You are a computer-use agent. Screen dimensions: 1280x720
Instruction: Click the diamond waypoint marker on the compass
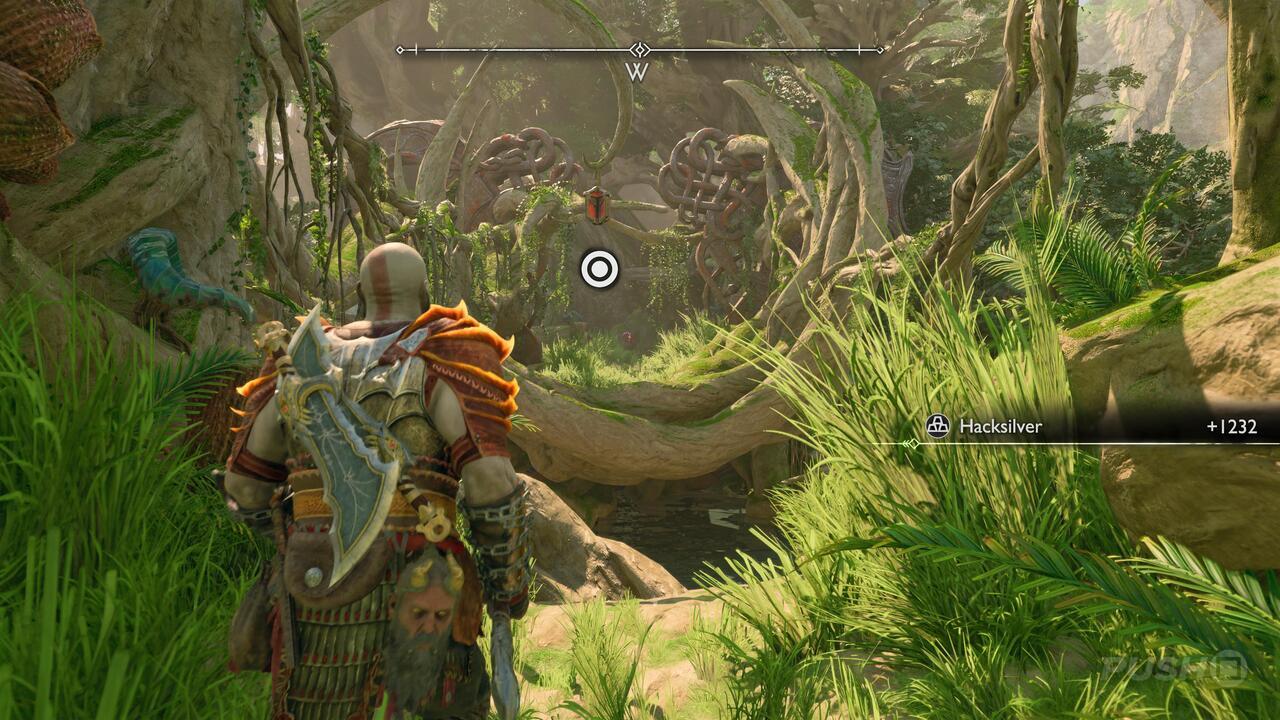point(638,48)
